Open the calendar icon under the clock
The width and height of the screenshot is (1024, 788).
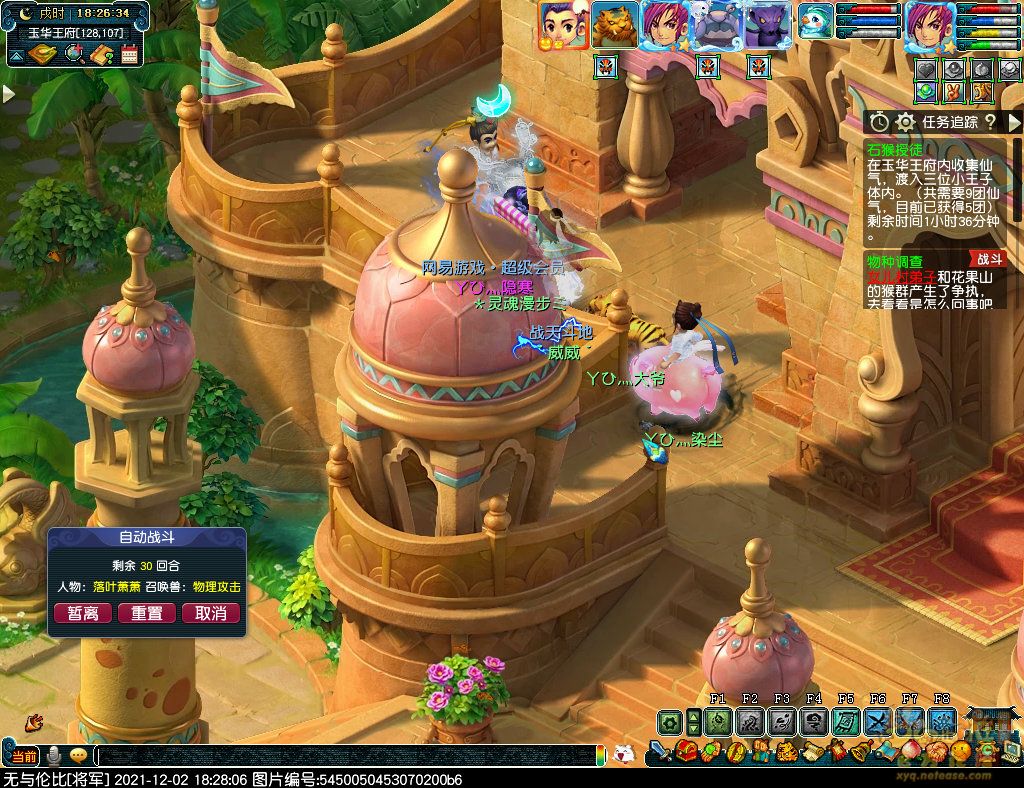pyautogui.click(x=129, y=55)
